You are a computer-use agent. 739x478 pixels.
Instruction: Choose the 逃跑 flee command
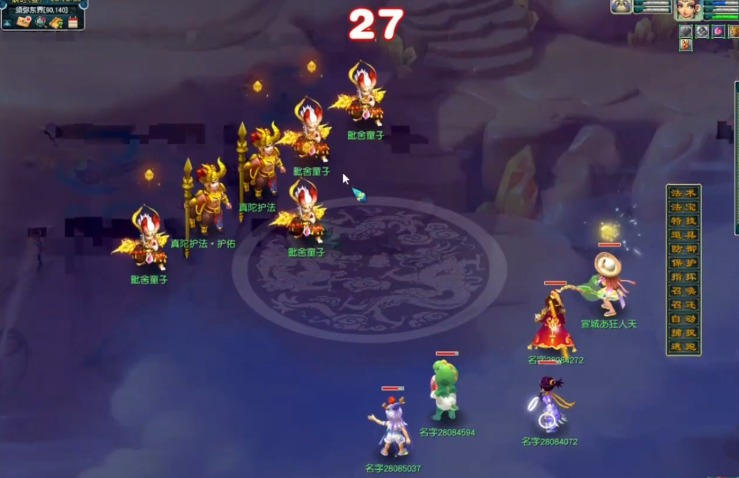(x=684, y=347)
